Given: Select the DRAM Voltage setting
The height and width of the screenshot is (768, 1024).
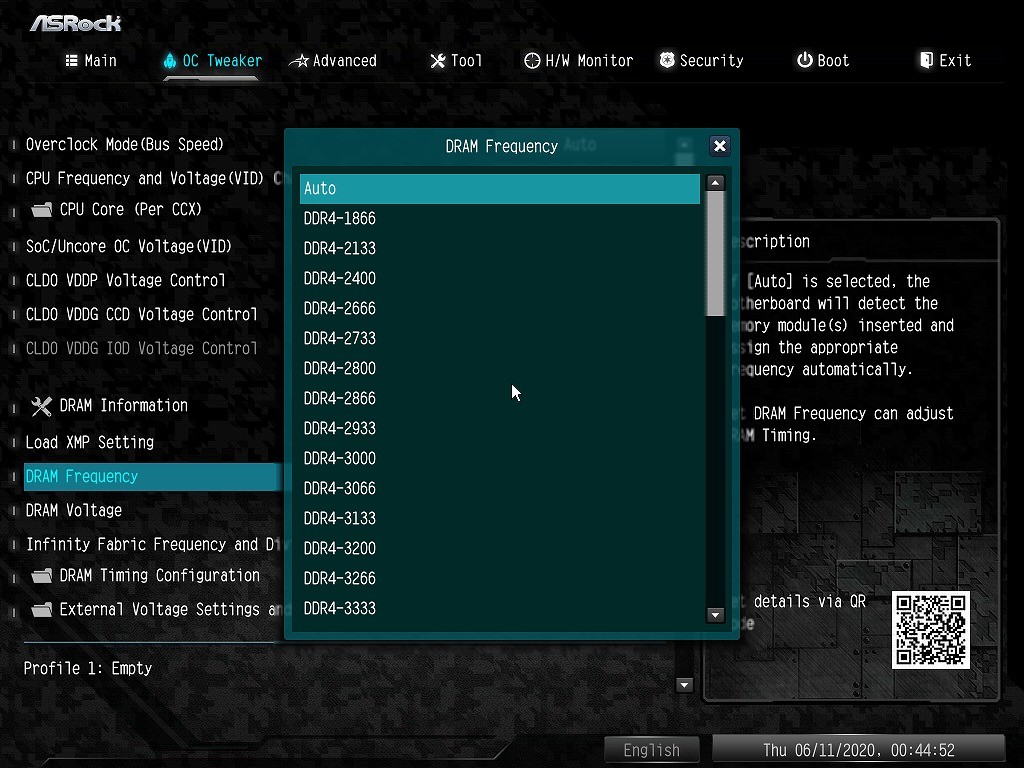Looking at the screenshot, I should [74, 510].
